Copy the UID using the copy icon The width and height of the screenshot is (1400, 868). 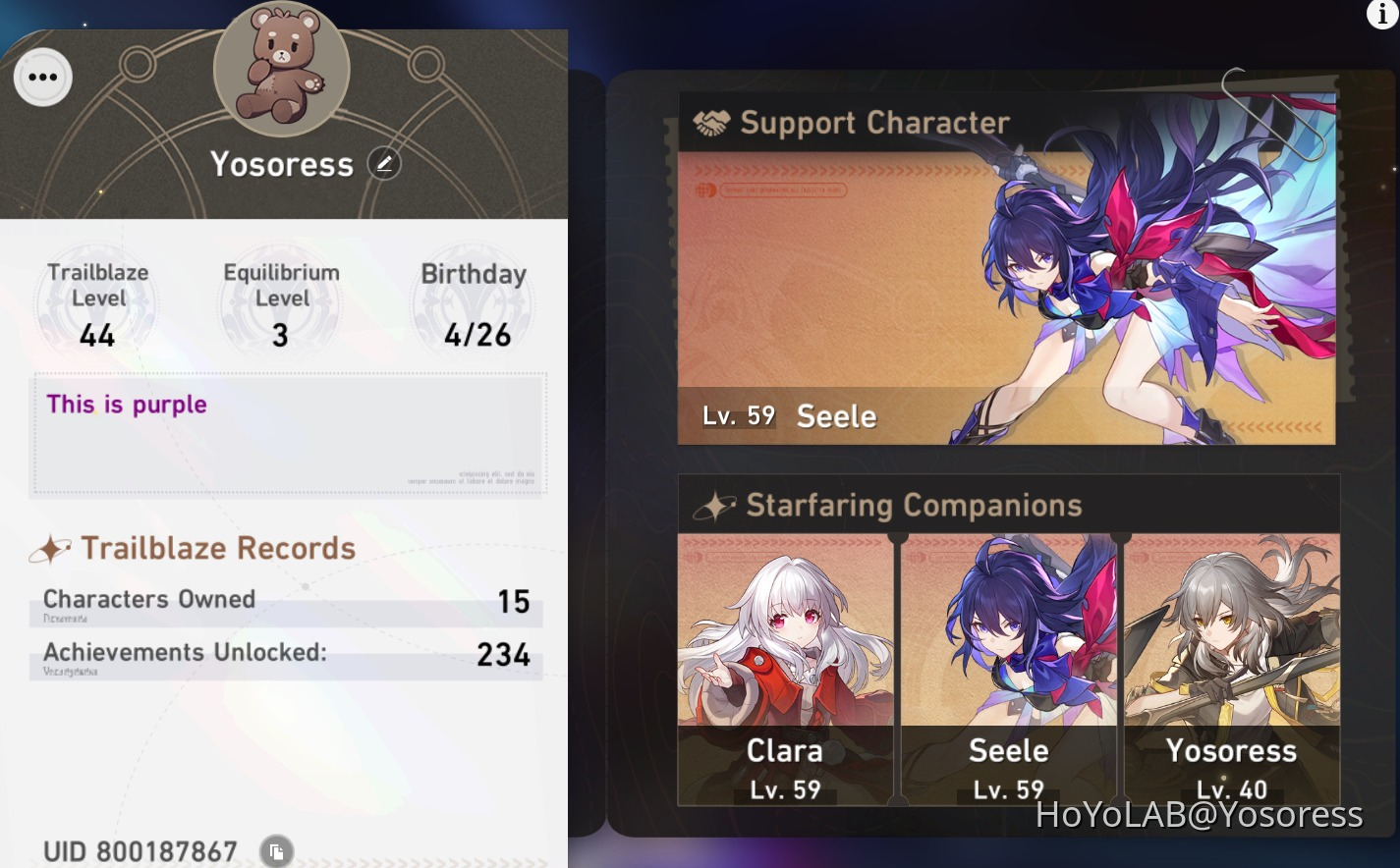tap(276, 850)
